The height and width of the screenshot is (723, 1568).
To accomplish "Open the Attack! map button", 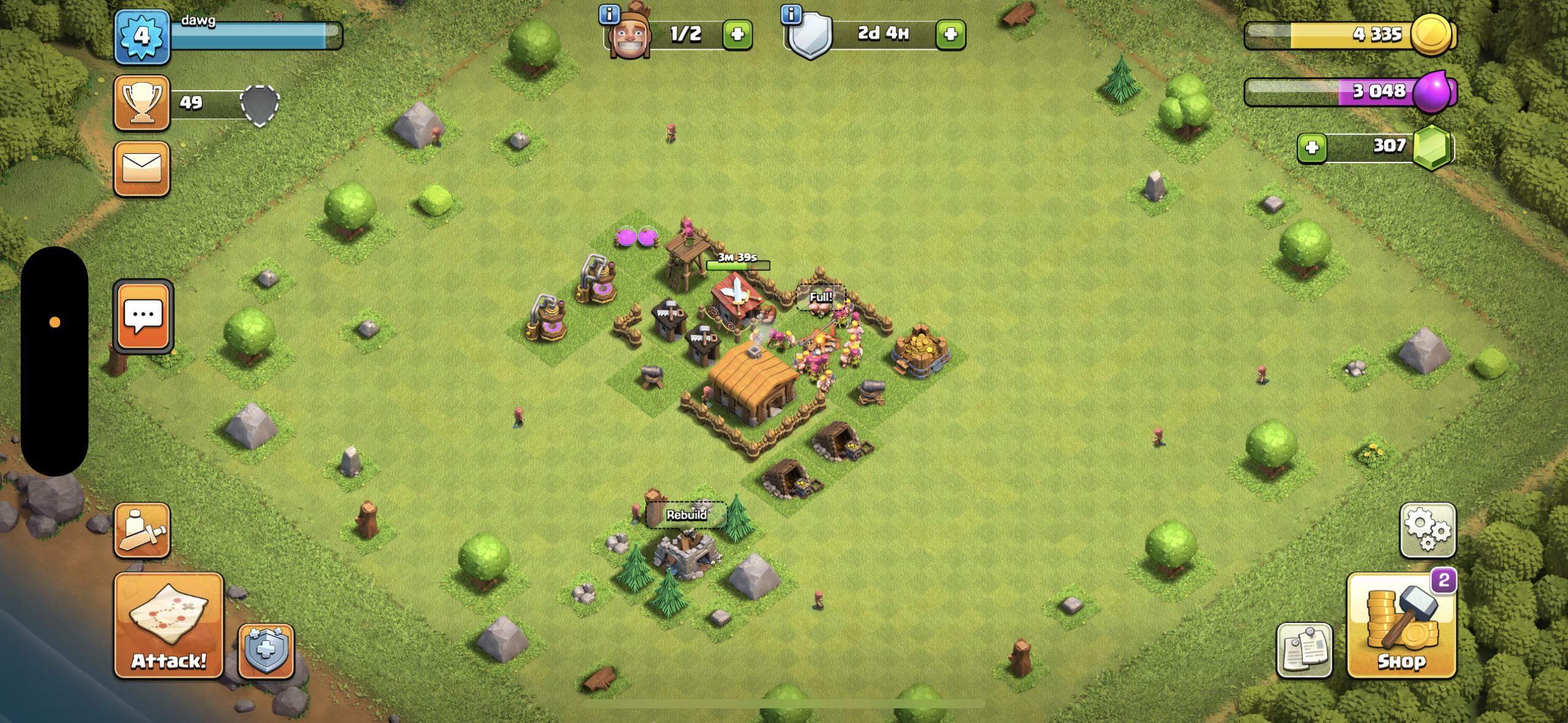I will click(169, 625).
